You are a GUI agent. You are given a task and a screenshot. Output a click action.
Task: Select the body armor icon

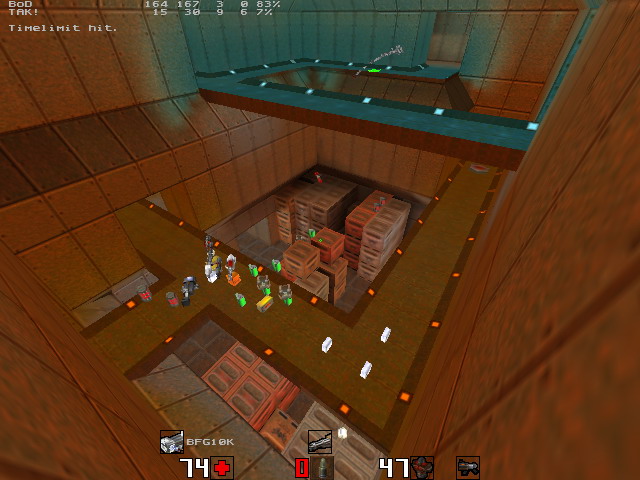422,467
